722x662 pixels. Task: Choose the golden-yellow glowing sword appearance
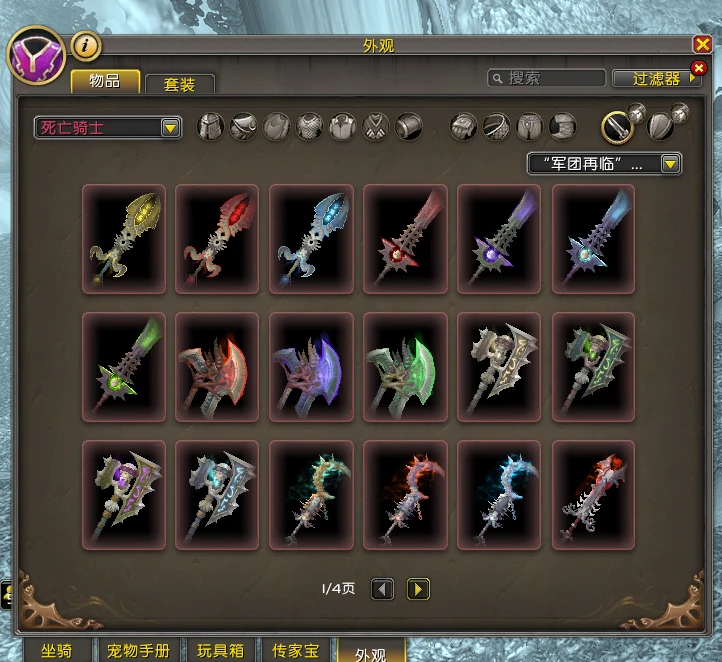click(124, 238)
